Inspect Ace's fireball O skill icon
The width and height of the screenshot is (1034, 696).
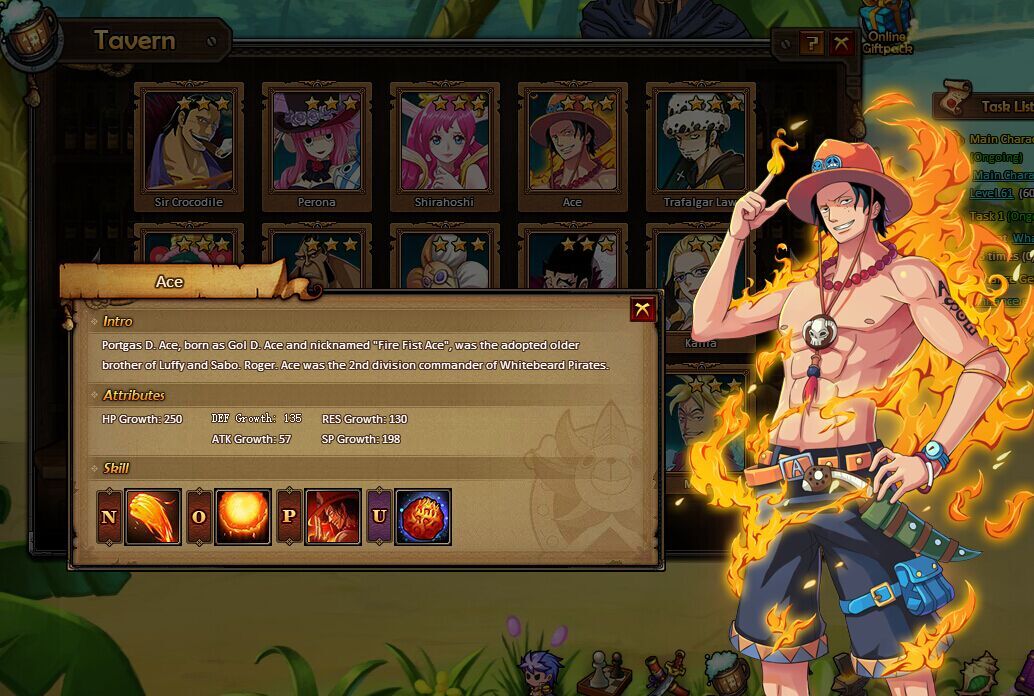click(x=243, y=517)
